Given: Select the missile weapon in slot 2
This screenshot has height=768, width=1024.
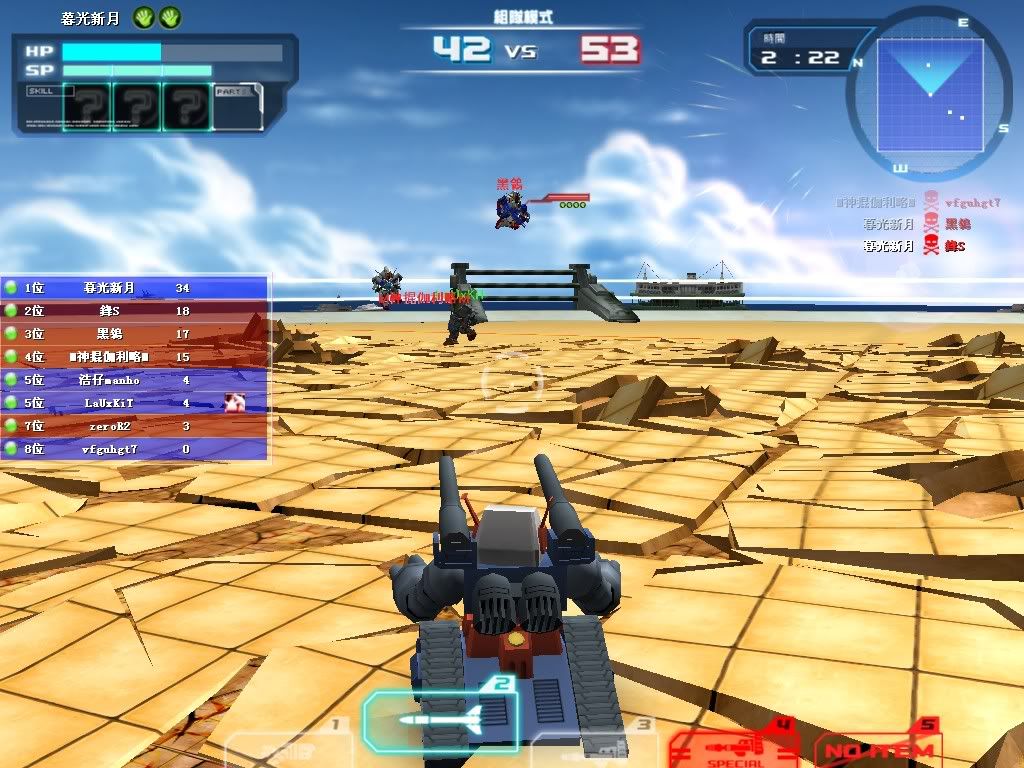Looking at the screenshot, I should [440, 716].
